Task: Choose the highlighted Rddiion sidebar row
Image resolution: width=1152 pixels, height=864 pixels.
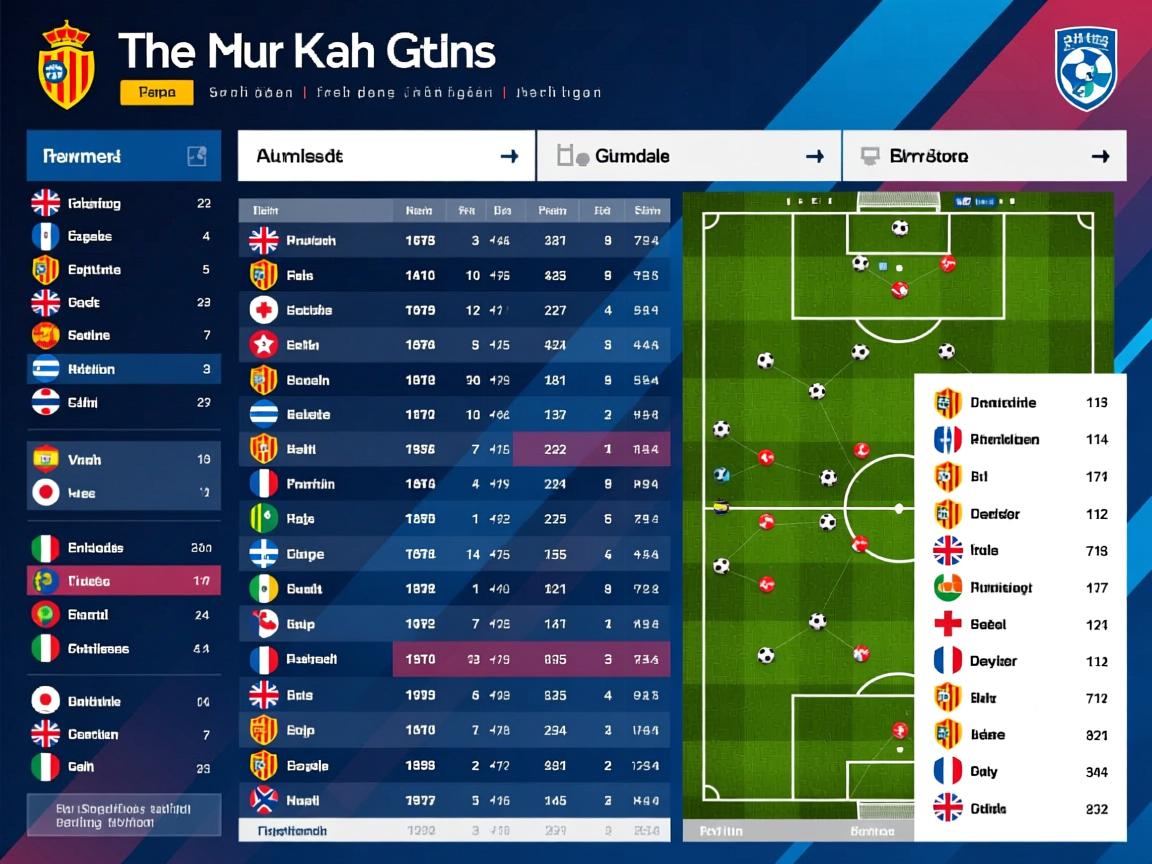Action: [123, 369]
